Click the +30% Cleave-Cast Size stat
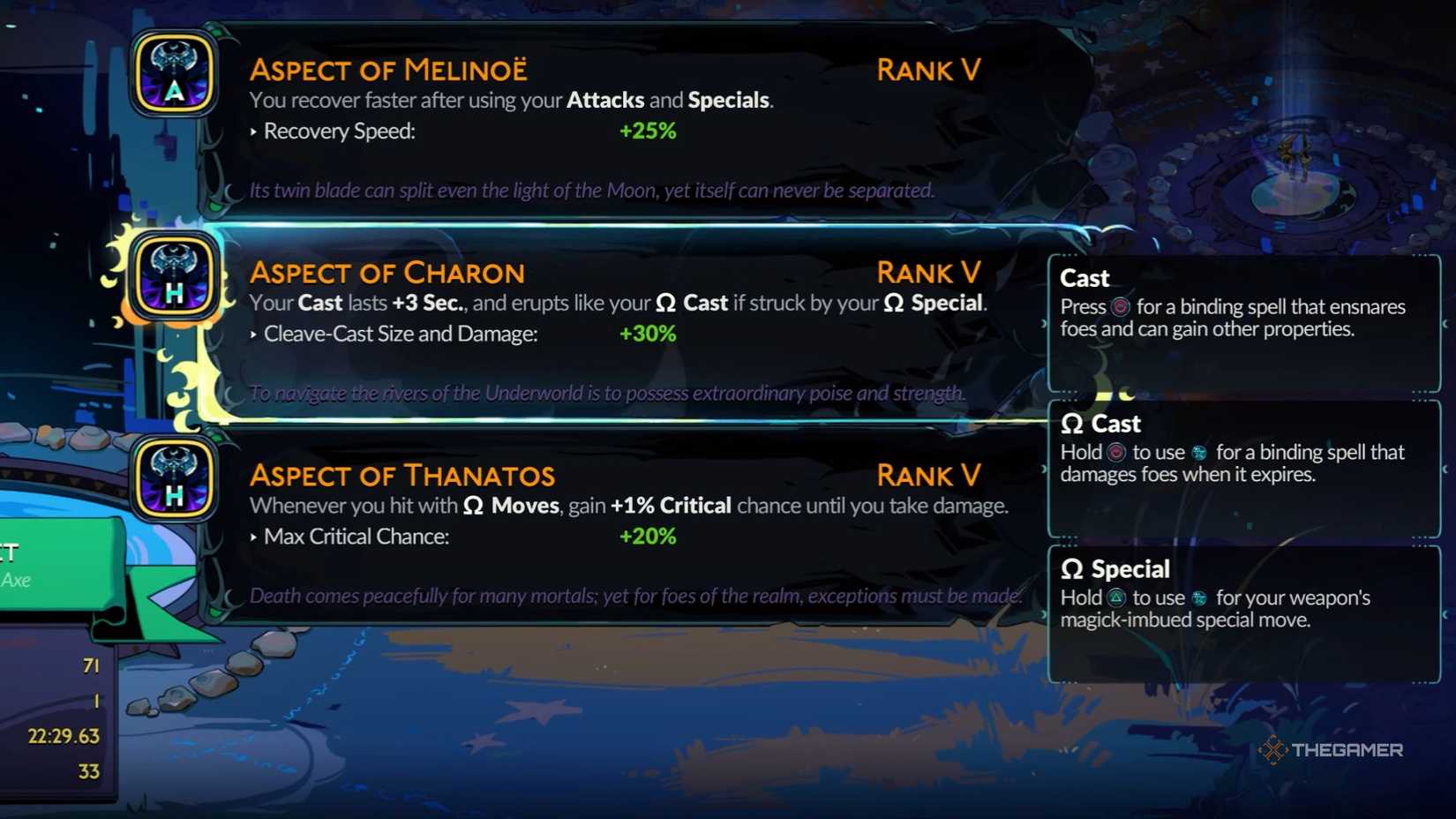The height and width of the screenshot is (819, 1456). (x=647, y=334)
